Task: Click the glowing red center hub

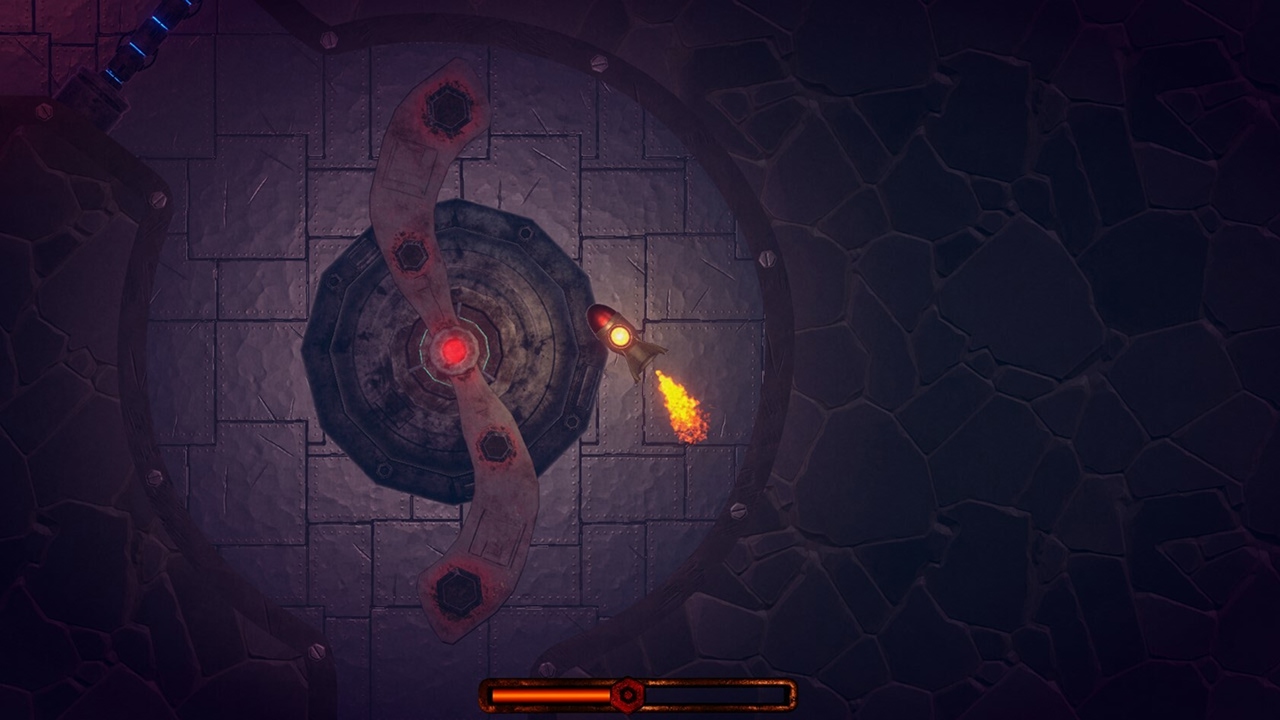Action: pyautogui.click(x=452, y=347)
